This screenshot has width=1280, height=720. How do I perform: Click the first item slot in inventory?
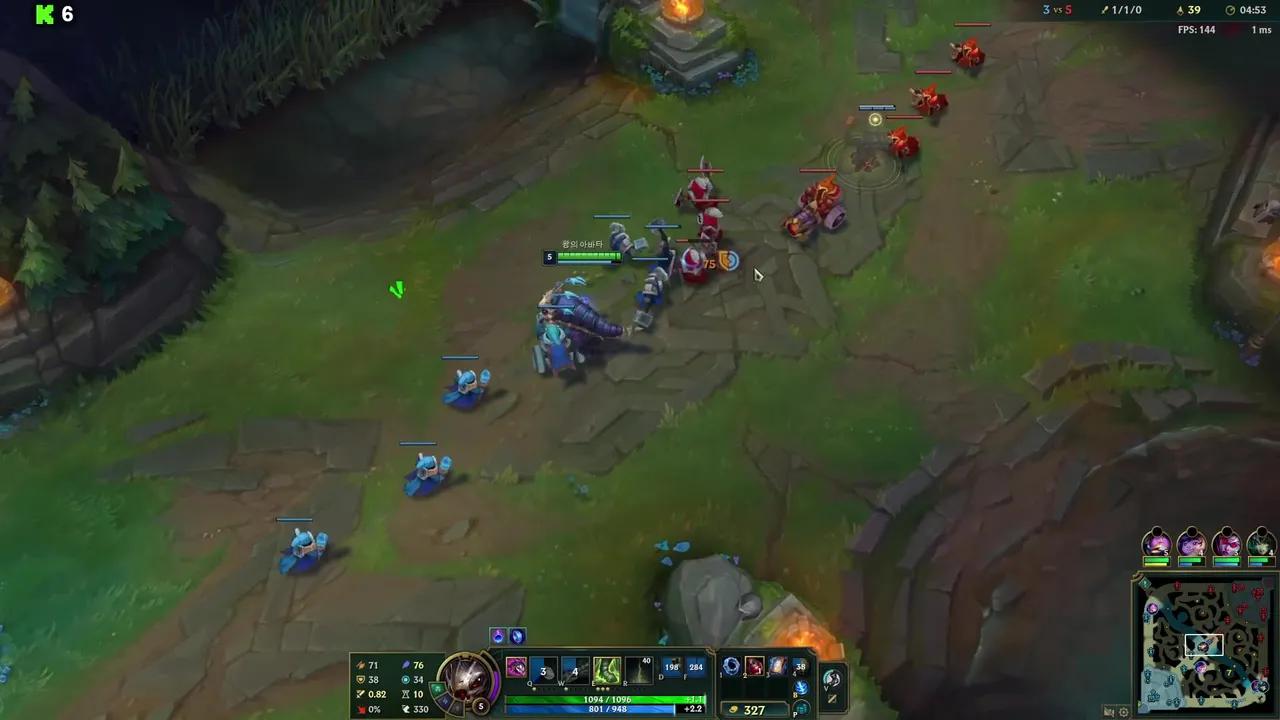pyautogui.click(x=731, y=666)
